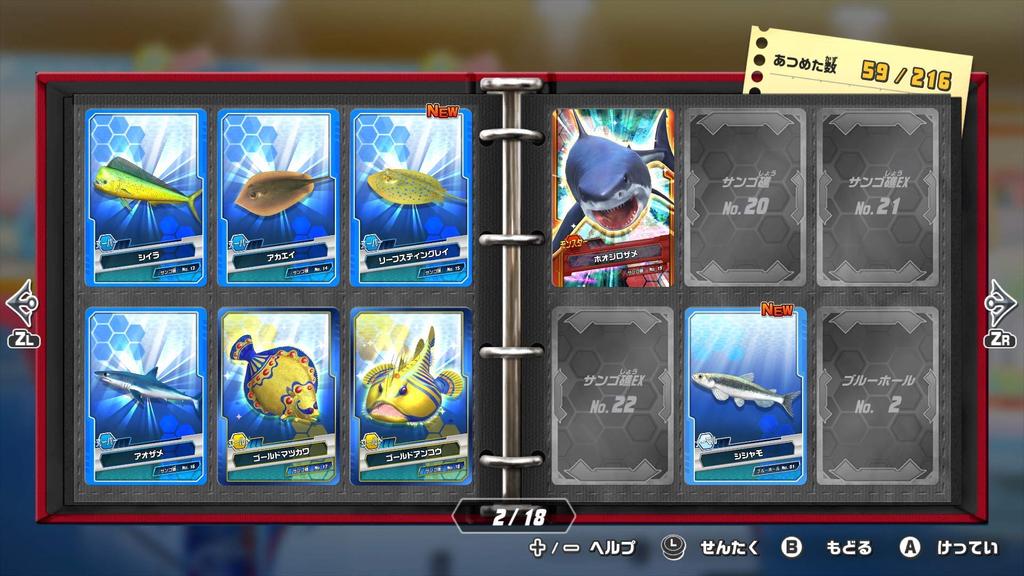Confirm with けってい

(949, 547)
